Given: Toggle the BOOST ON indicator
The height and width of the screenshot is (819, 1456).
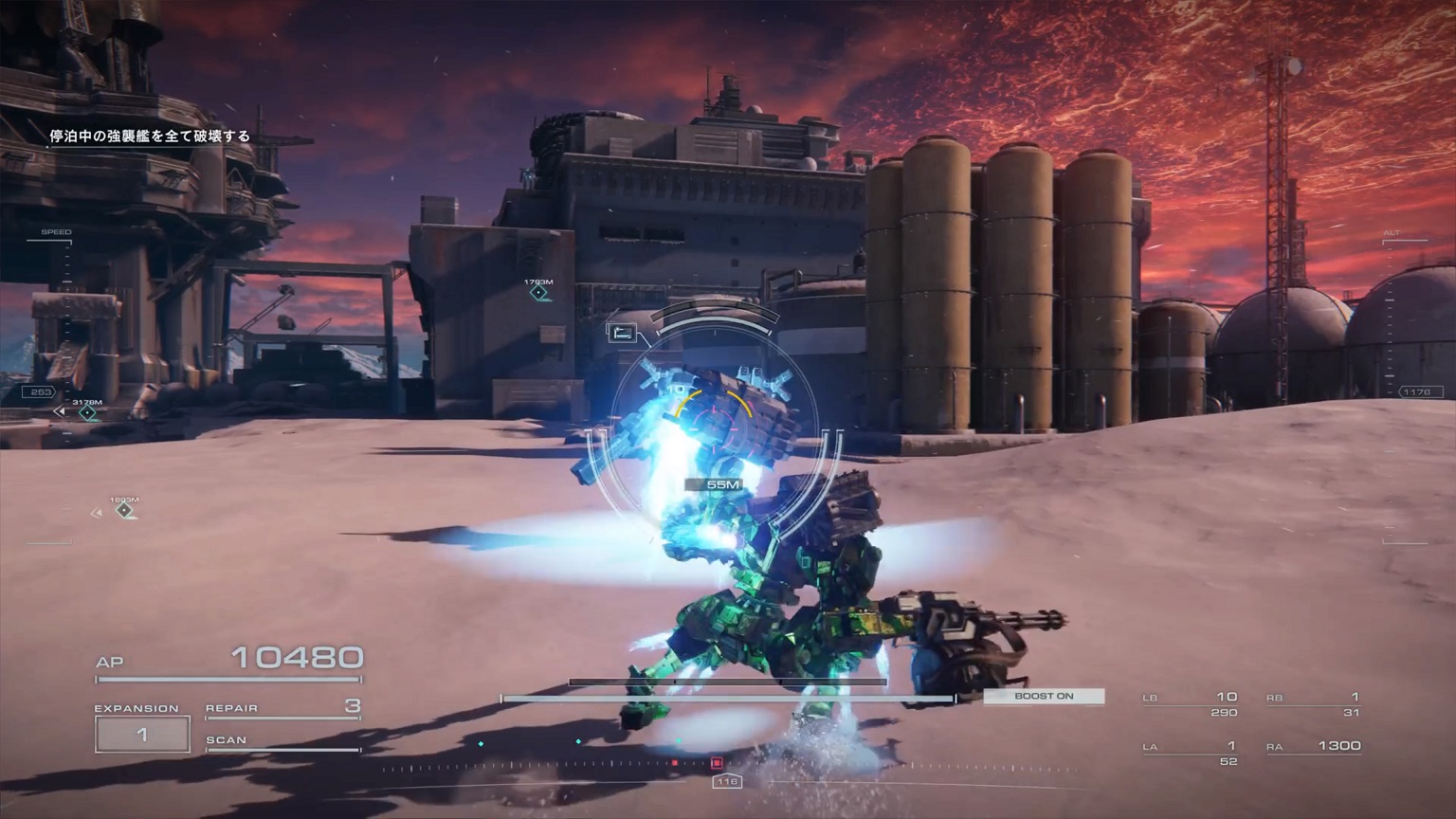Looking at the screenshot, I should coord(1044,697).
